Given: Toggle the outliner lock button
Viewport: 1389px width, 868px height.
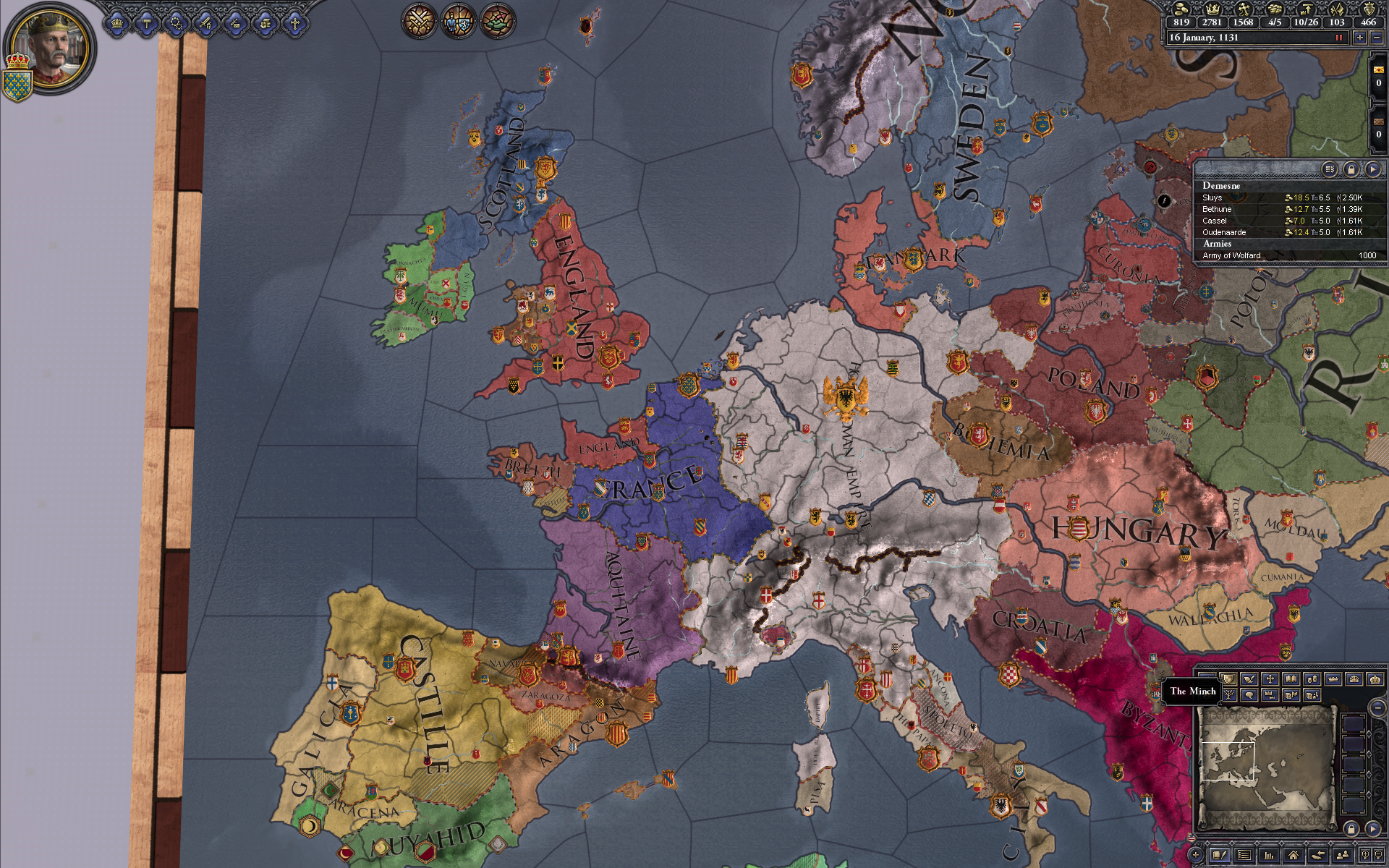Looking at the screenshot, I should [1351, 169].
